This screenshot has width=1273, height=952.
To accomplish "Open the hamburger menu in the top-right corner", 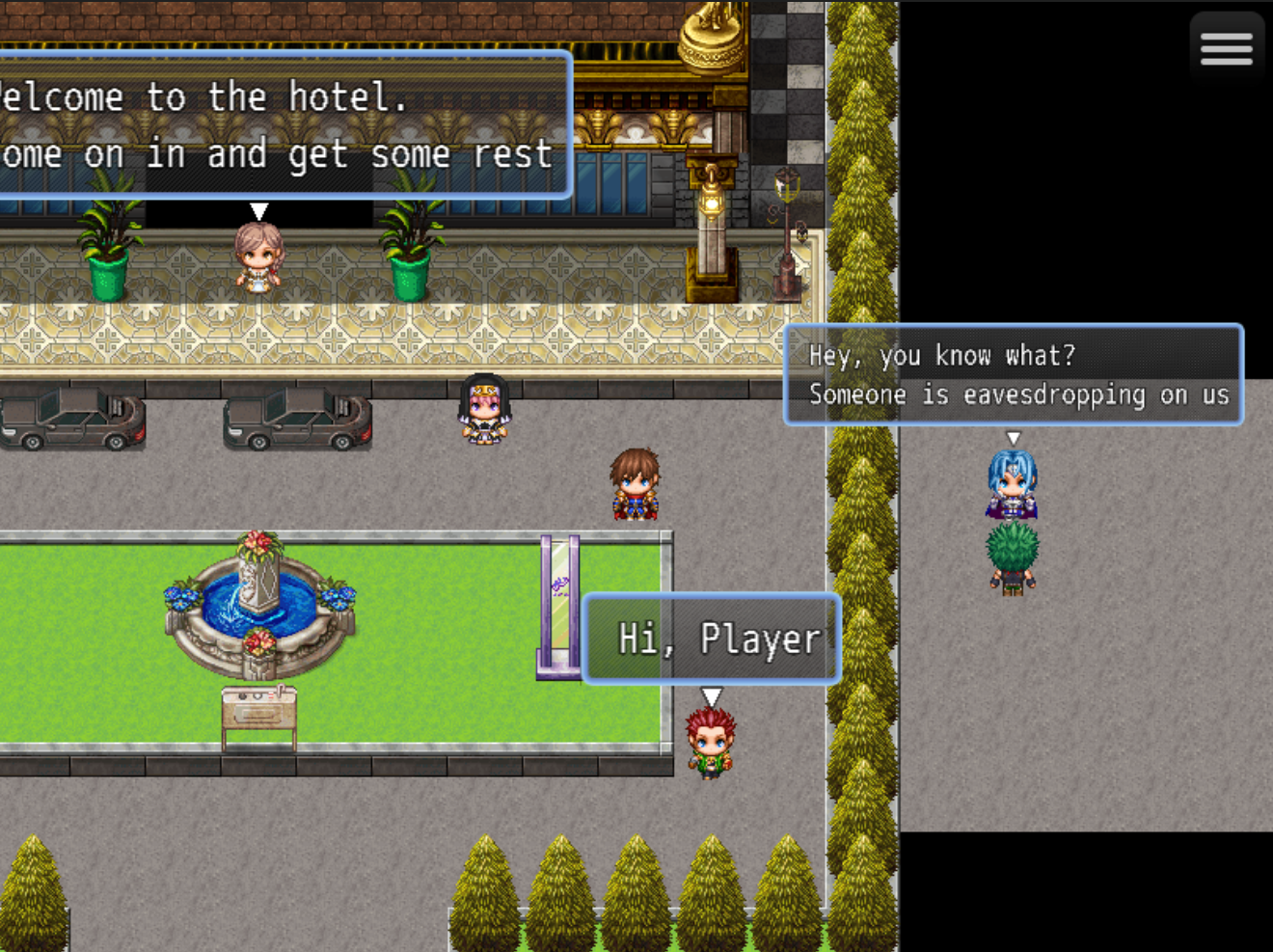I will (1226, 47).
